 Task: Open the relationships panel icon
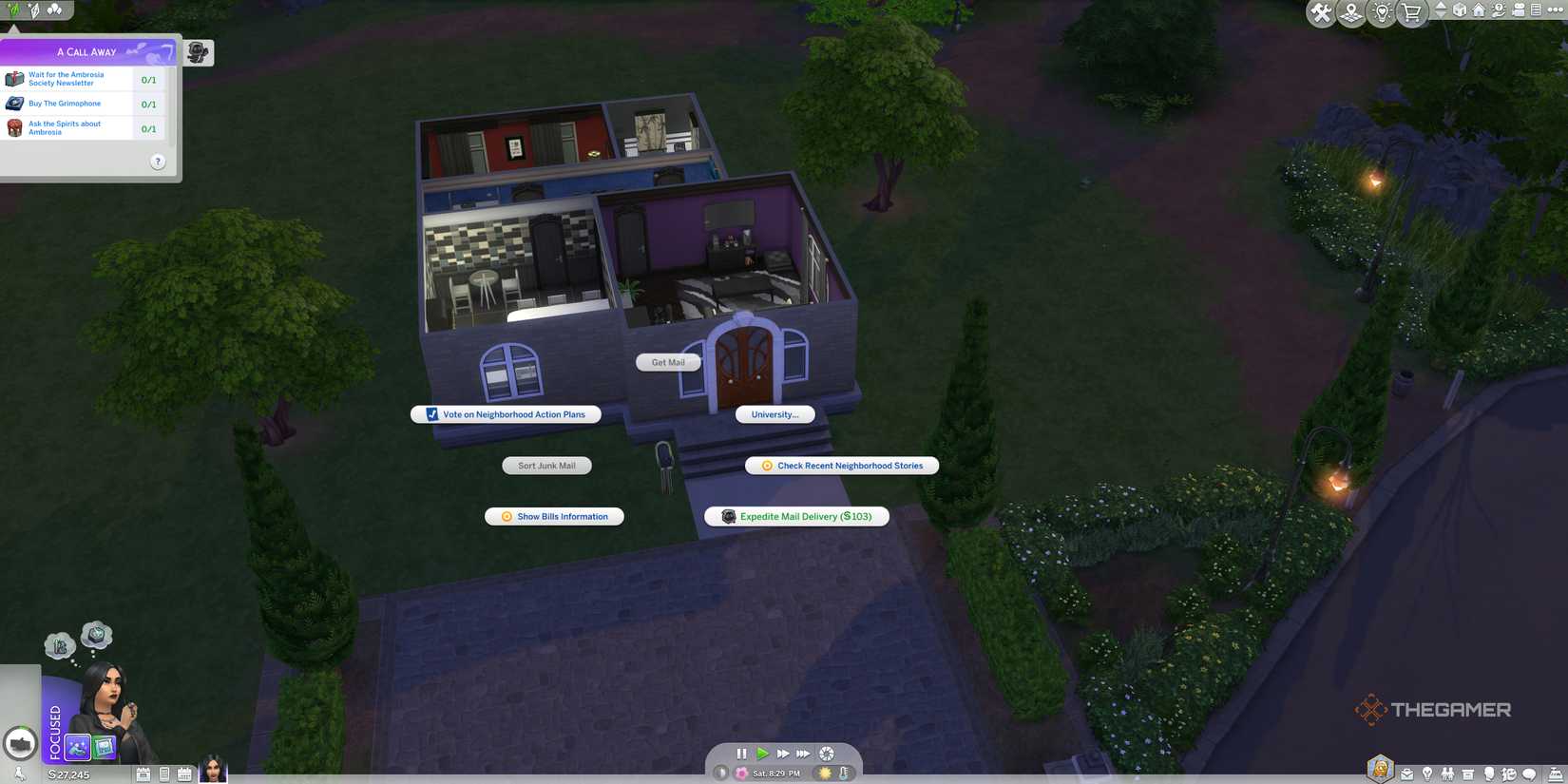tap(1447, 774)
